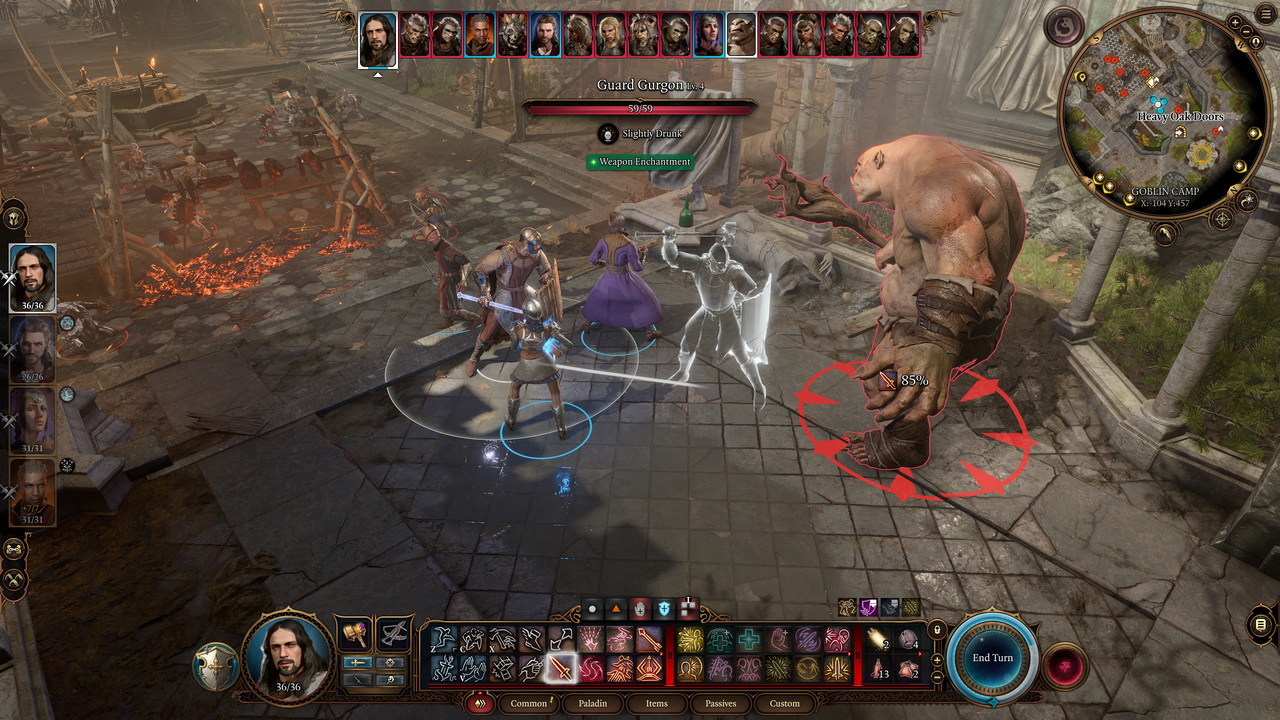Select the party member with 26/26 health
This screenshot has height=720, width=1280.
33,349
